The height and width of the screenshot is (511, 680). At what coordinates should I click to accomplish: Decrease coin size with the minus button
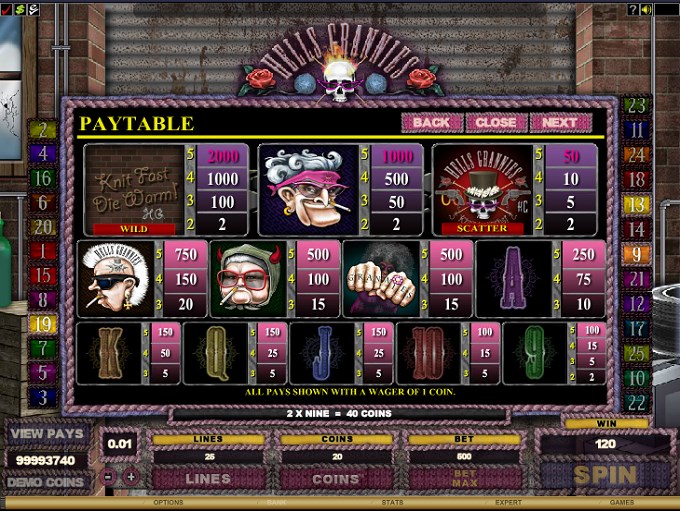(x=108, y=477)
